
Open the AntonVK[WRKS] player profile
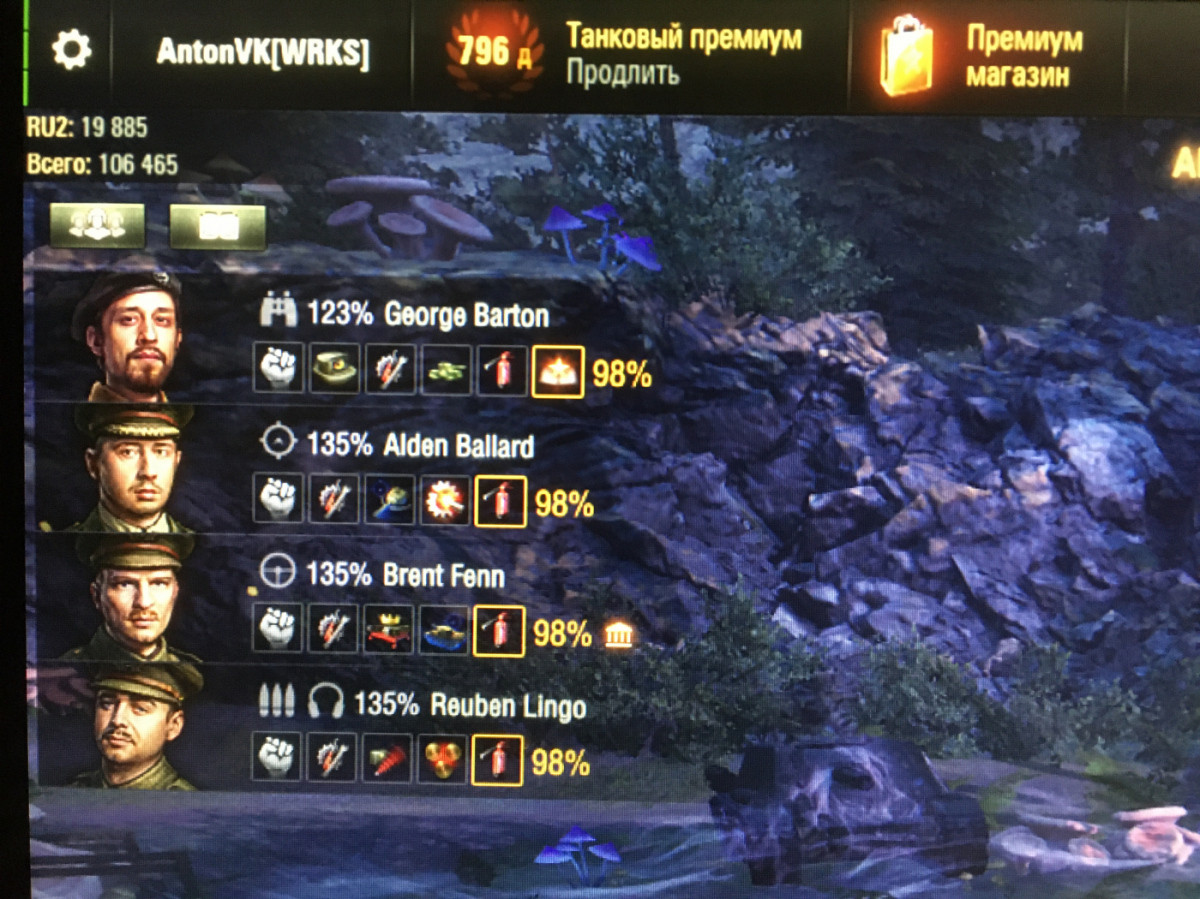point(263,54)
